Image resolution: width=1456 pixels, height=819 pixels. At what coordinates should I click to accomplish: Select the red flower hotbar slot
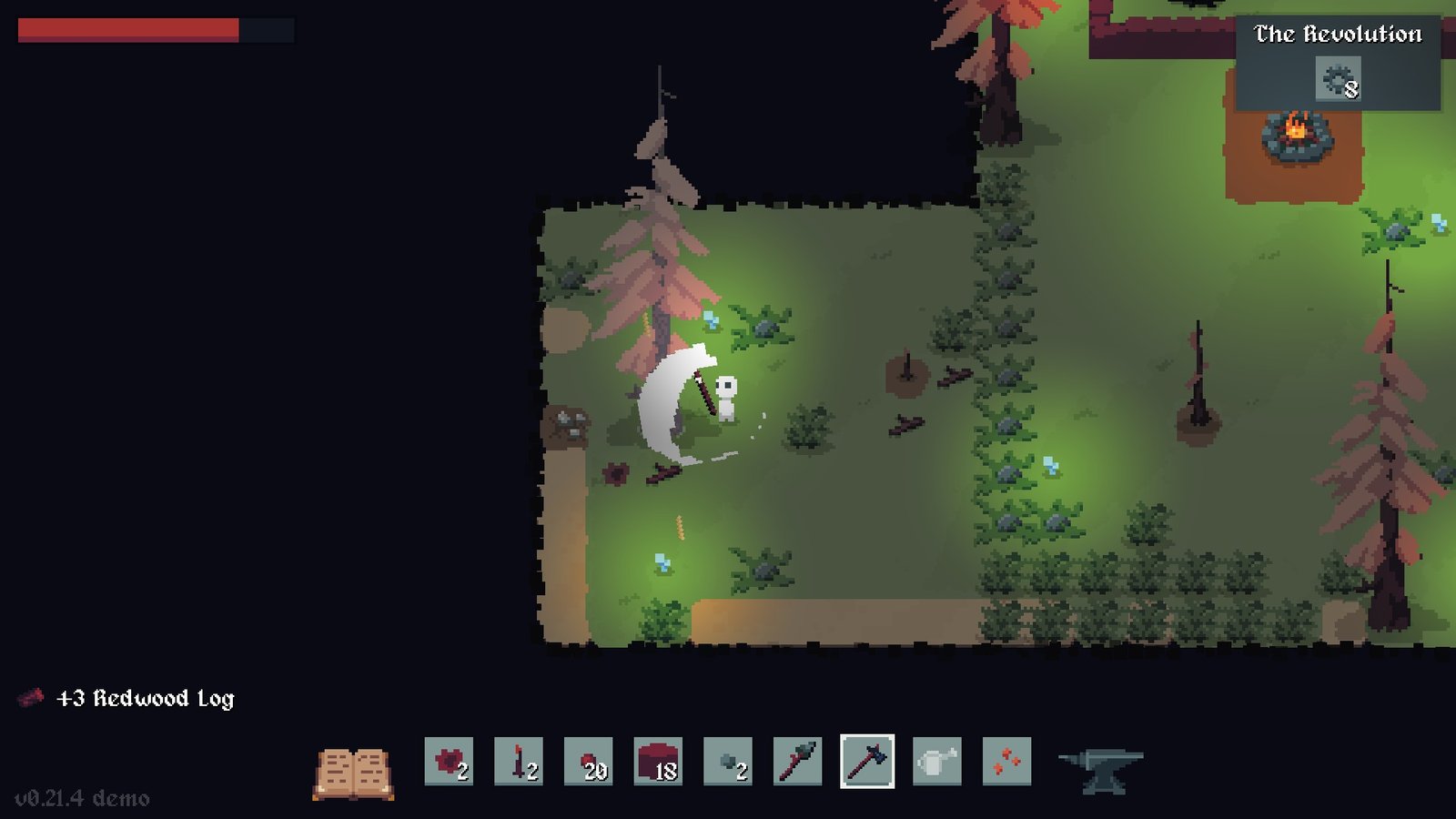click(448, 764)
